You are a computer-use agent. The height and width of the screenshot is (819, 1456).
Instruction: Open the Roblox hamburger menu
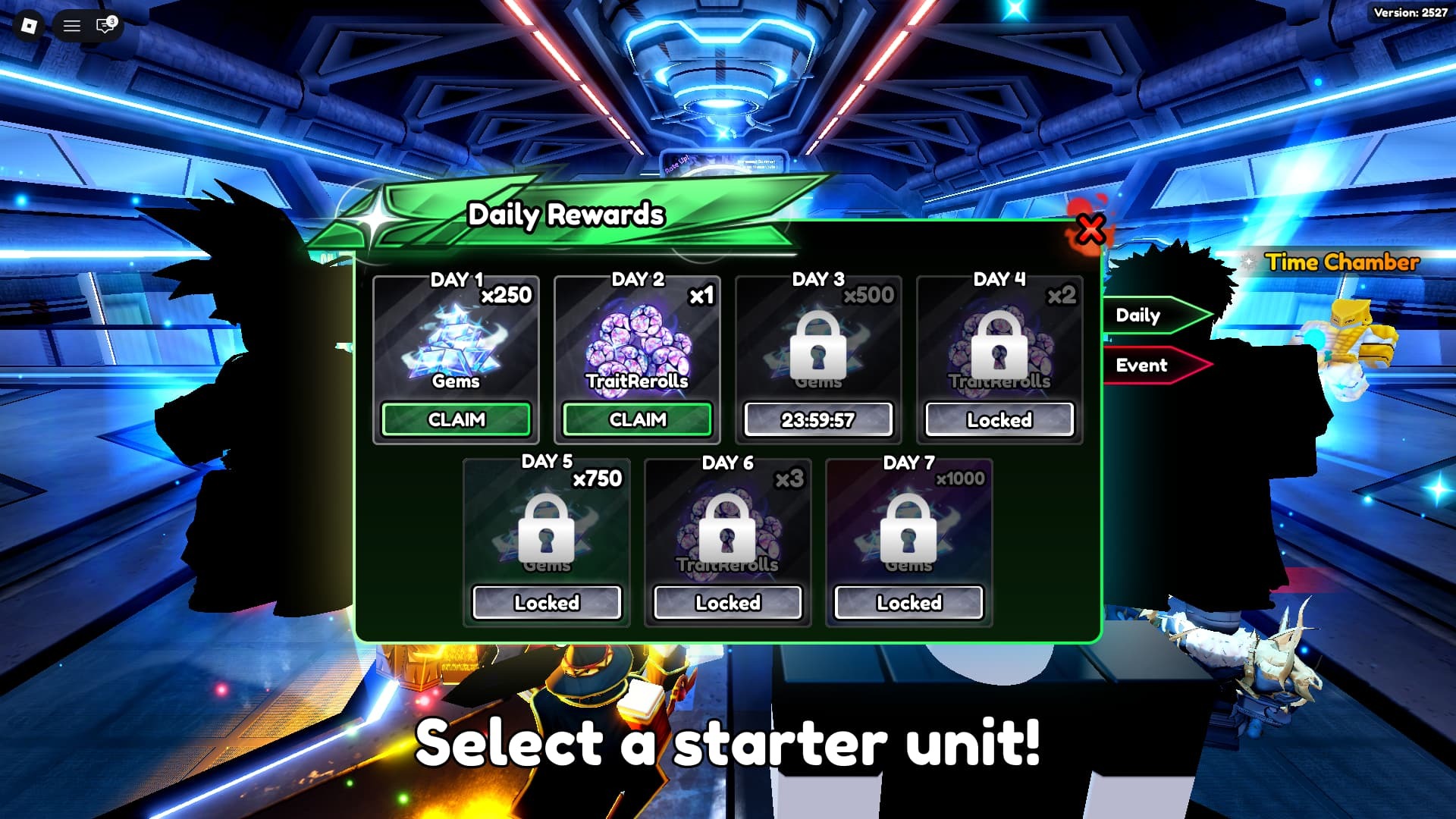[x=72, y=26]
